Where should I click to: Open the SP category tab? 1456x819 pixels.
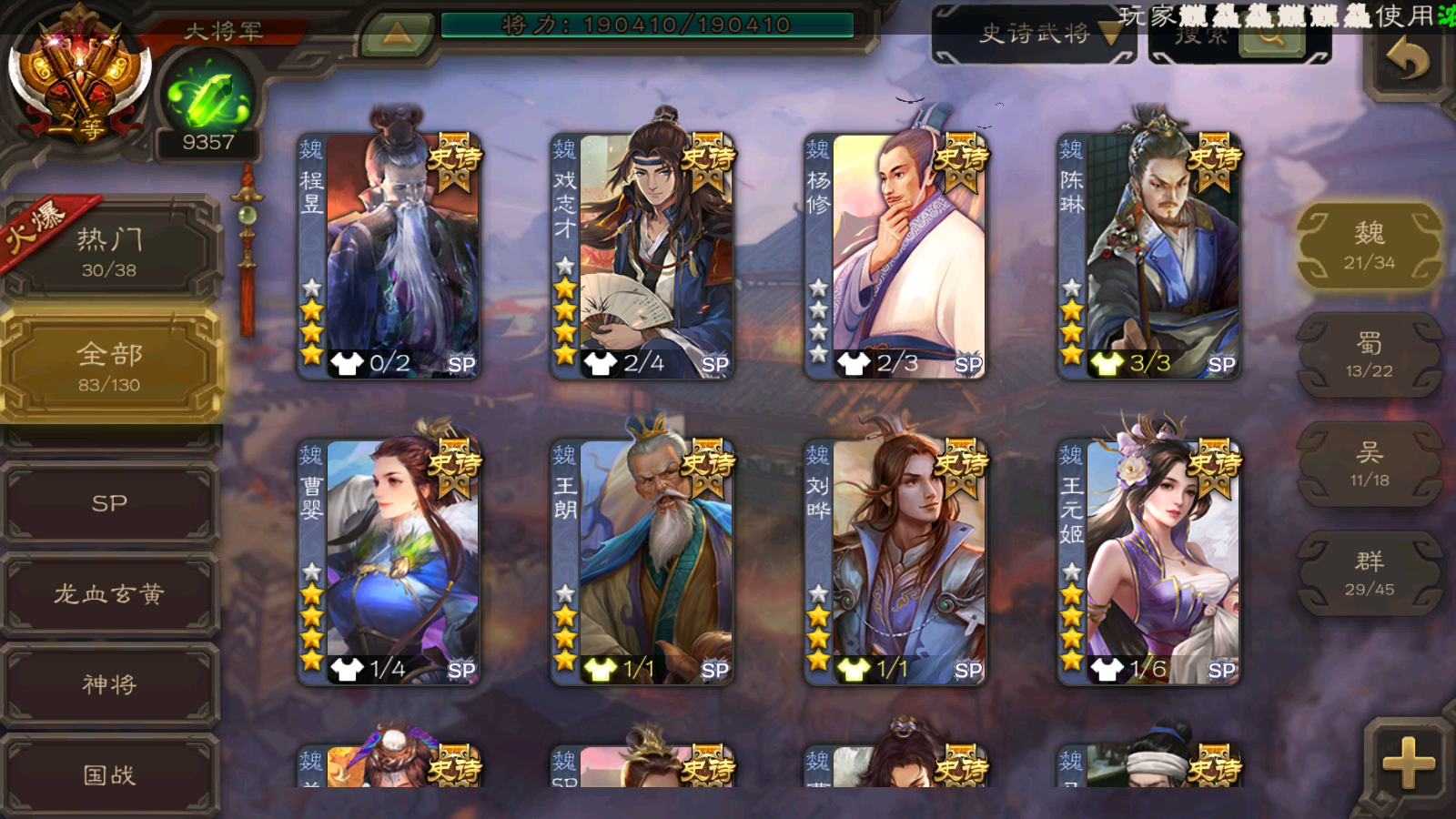point(109,503)
